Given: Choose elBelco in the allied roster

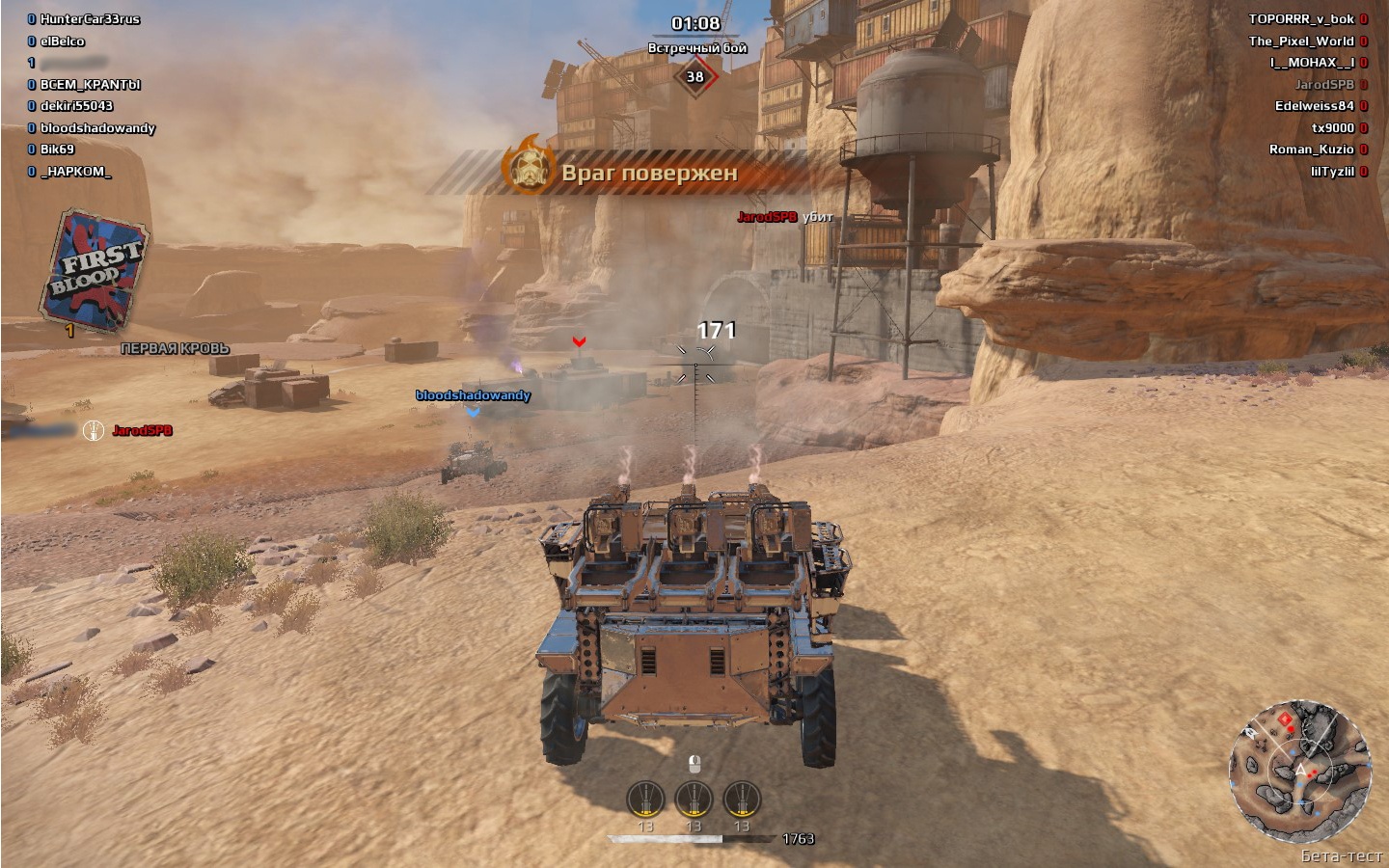Looking at the screenshot, I should pos(63,41).
